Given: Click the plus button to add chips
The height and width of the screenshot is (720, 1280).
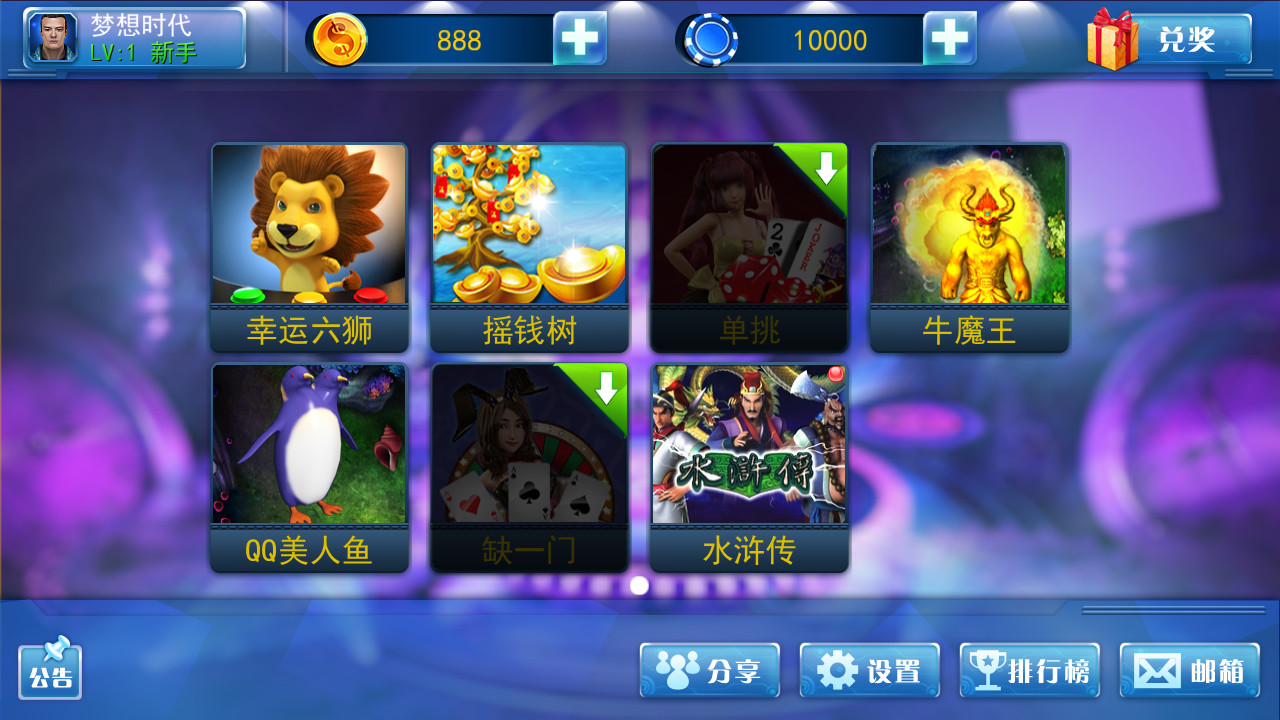Looking at the screenshot, I should pyautogui.click(x=948, y=38).
